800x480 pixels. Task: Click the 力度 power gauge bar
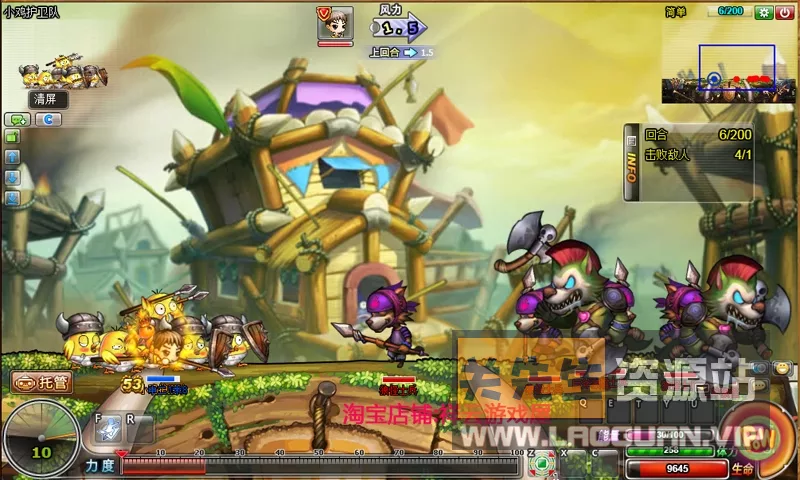320,465
